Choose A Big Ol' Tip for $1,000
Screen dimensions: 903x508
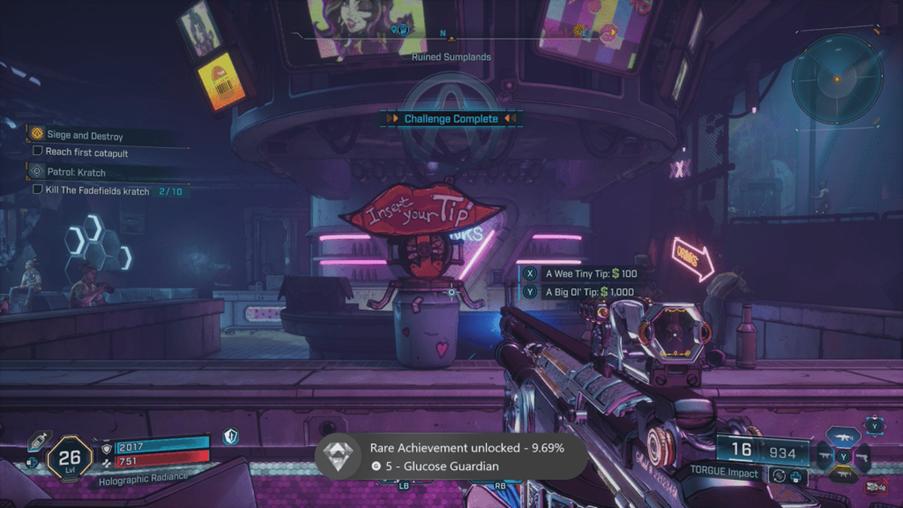[590, 292]
